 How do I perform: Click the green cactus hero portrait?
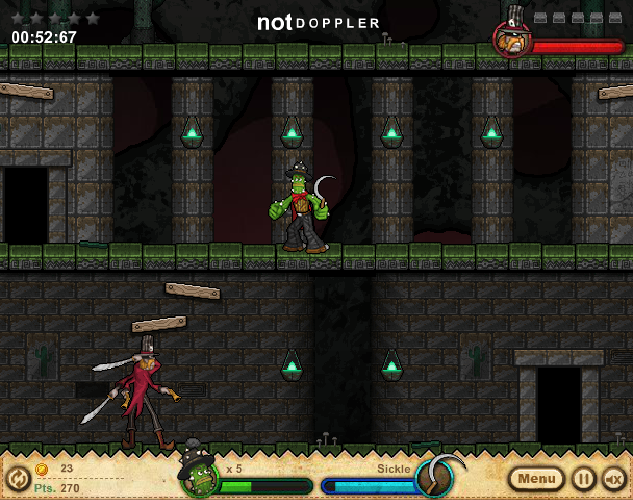point(199,477)
